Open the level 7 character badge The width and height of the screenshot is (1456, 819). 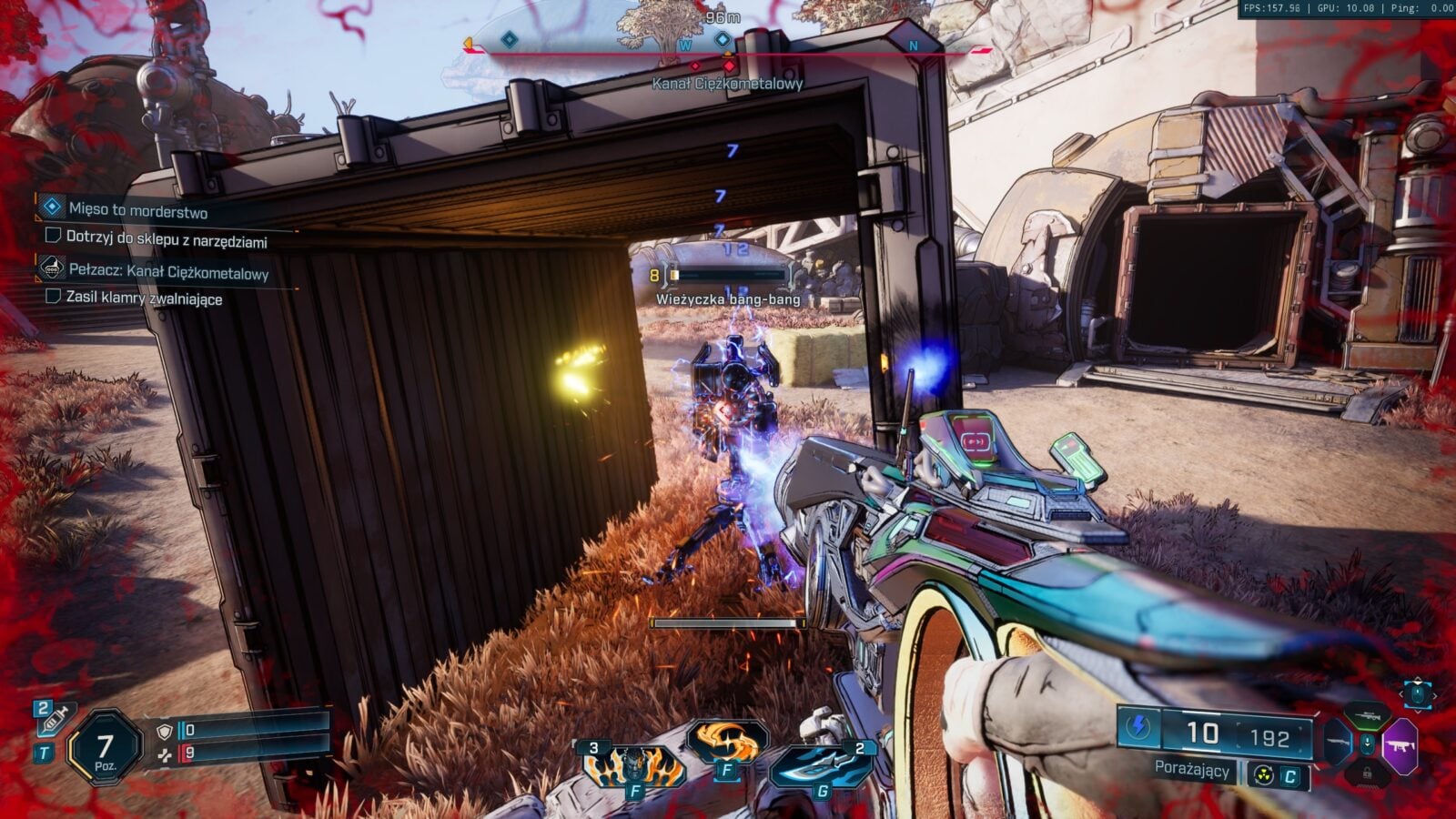(x=105, y=750)
